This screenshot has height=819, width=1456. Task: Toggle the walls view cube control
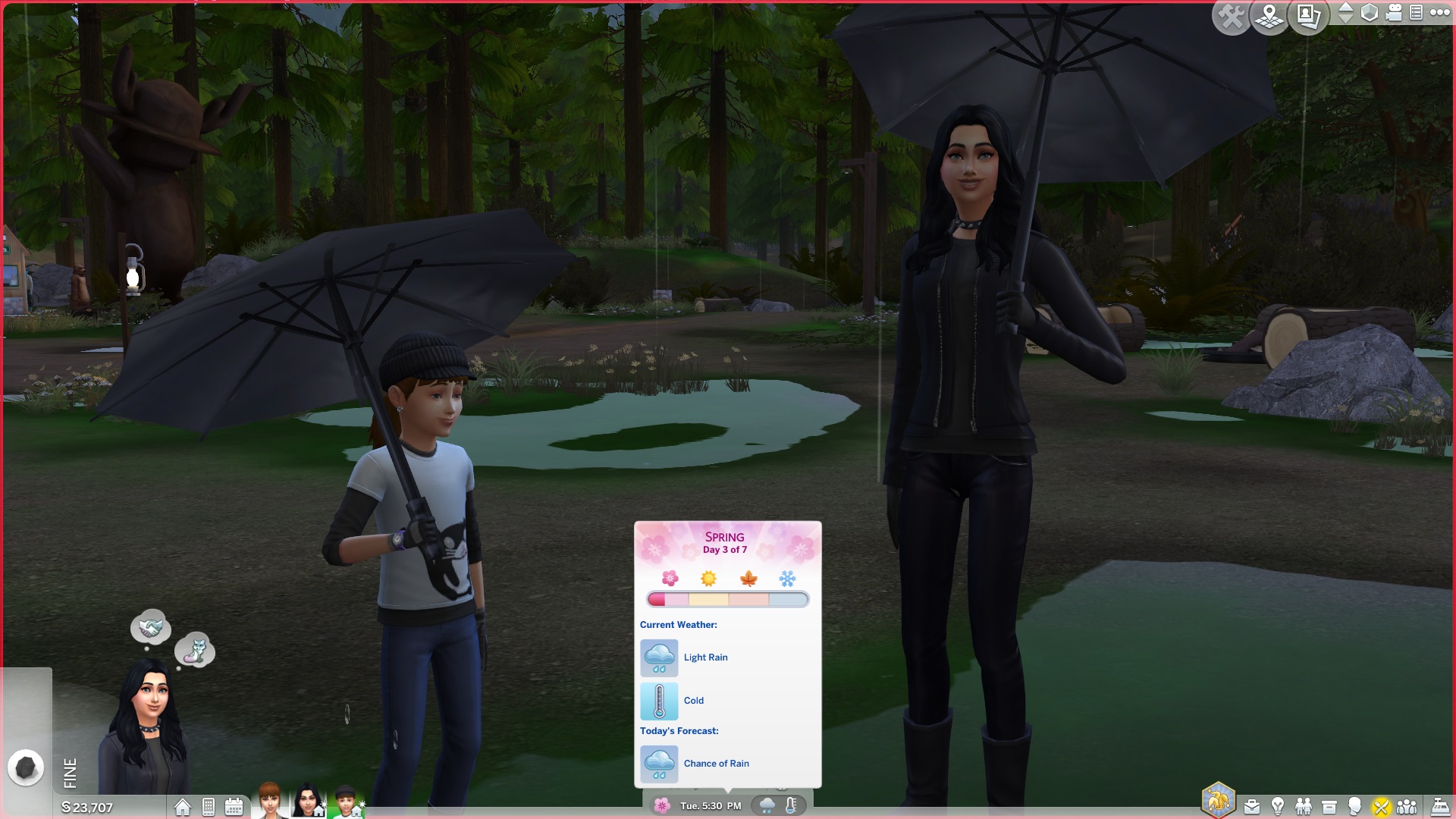[1370, 13]
